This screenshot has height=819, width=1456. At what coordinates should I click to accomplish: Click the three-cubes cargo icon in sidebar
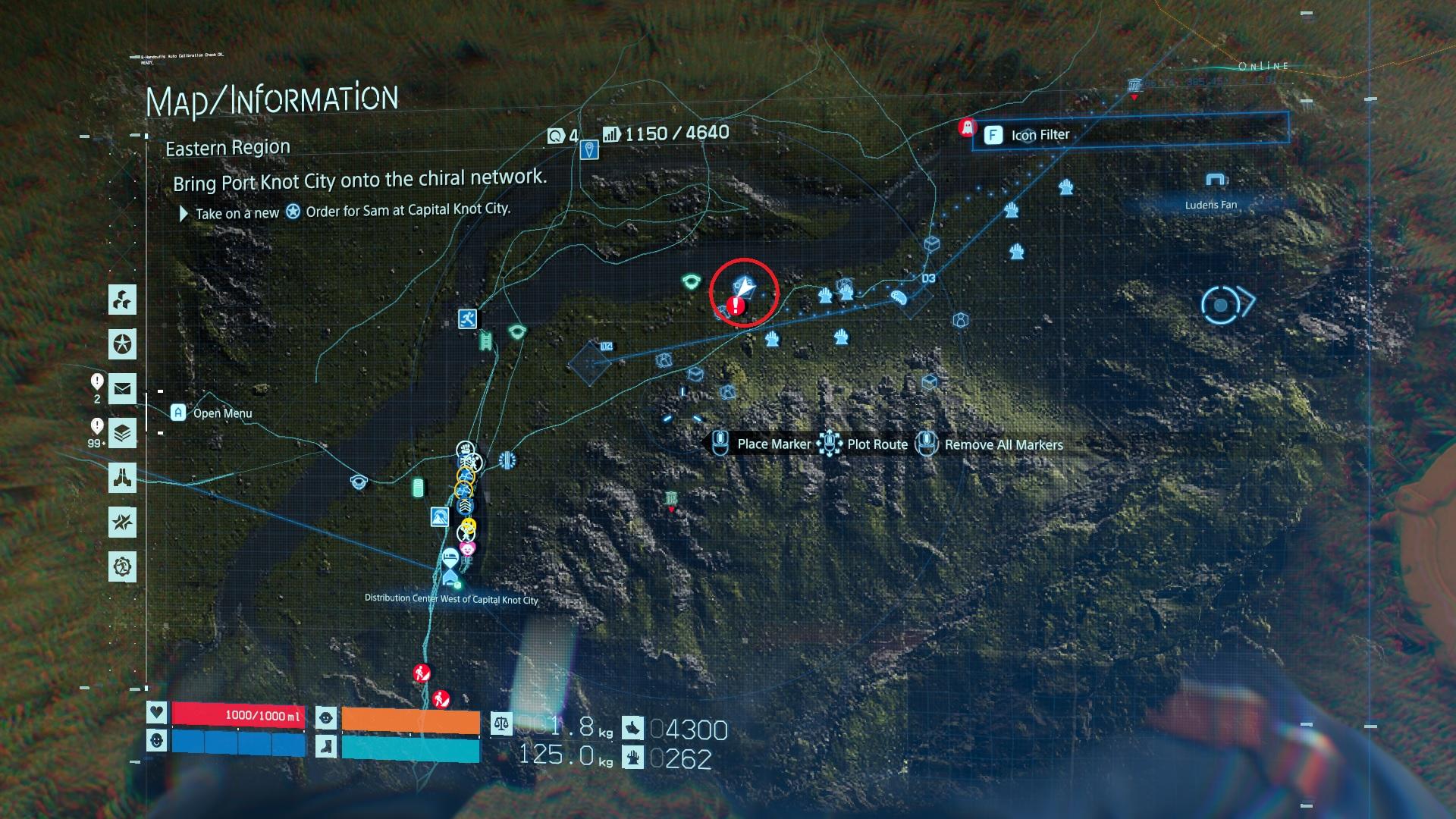122,300
